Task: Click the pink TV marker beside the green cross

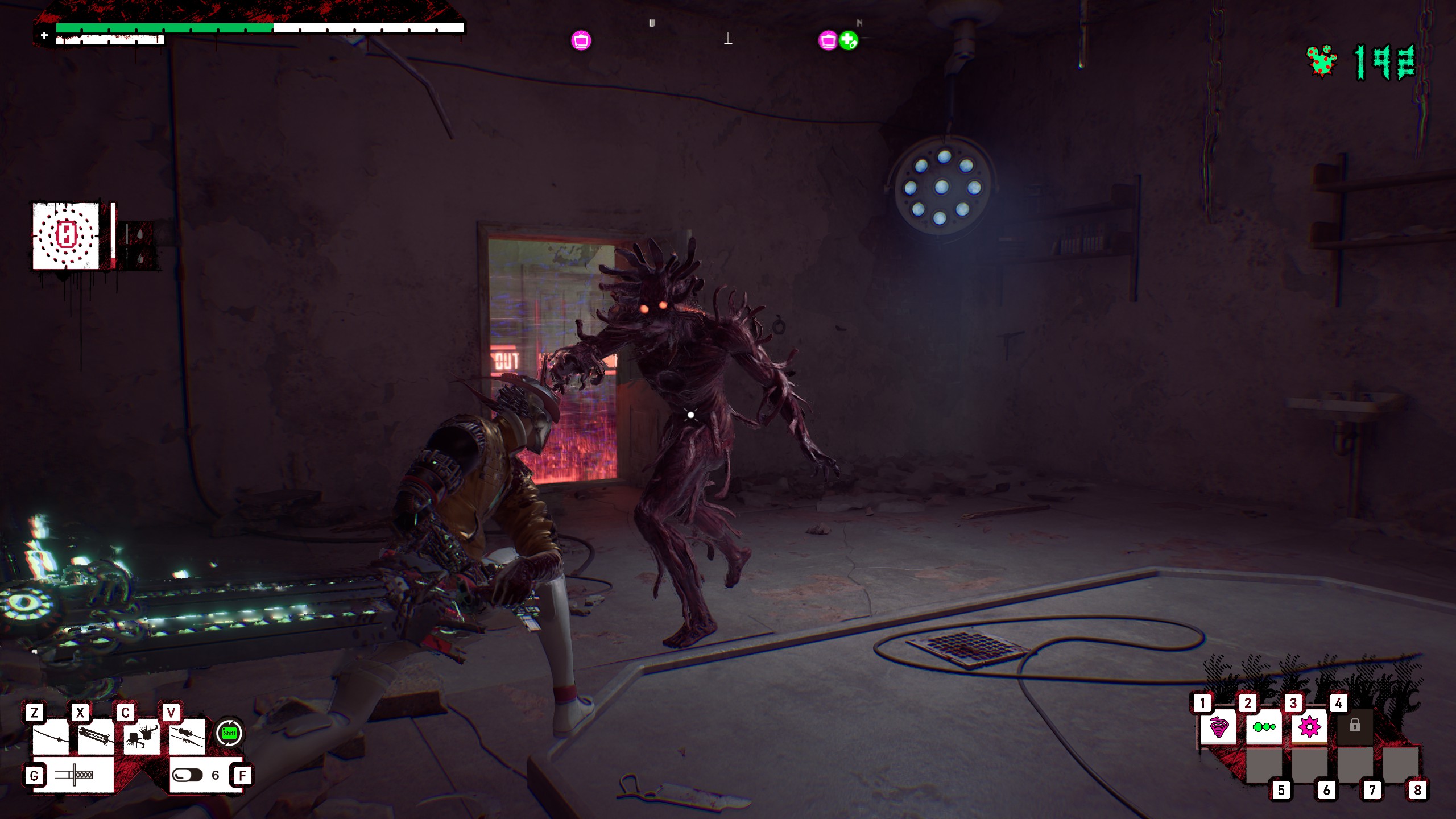Action: [x=828, y=40]
